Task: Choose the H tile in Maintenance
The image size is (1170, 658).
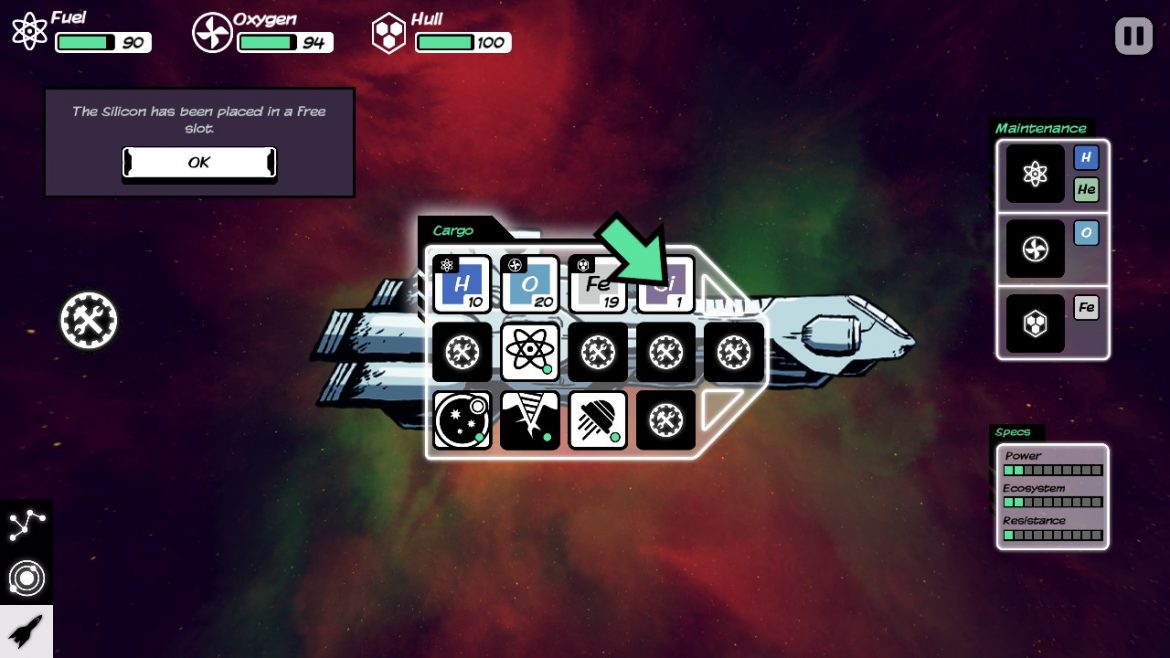Action: point(1087,158)
